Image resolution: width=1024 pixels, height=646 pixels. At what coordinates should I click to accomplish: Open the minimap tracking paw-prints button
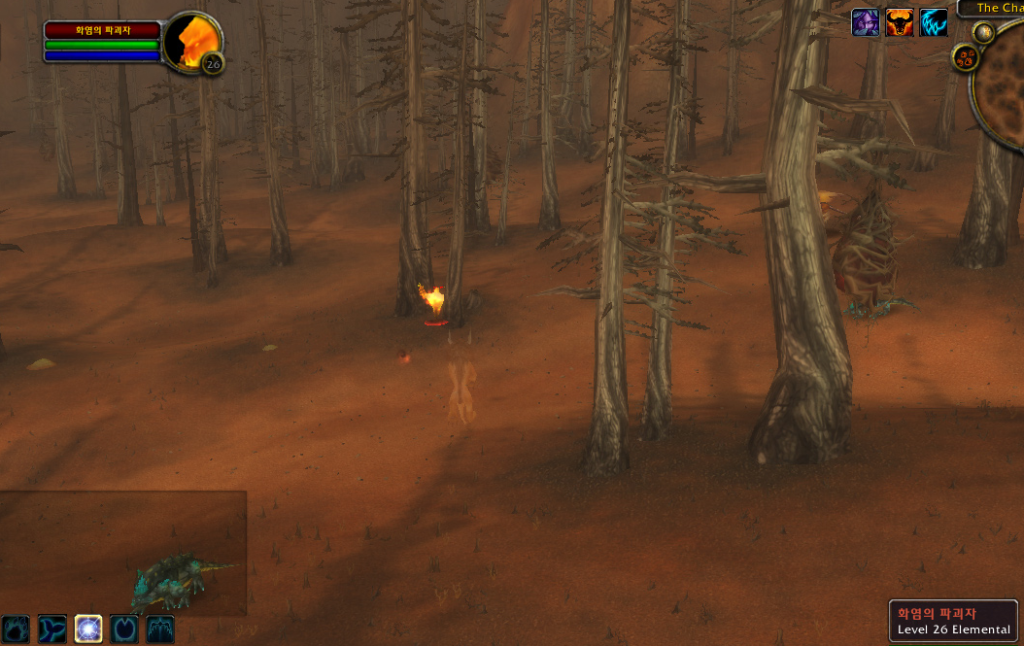[x=965, y=58]
